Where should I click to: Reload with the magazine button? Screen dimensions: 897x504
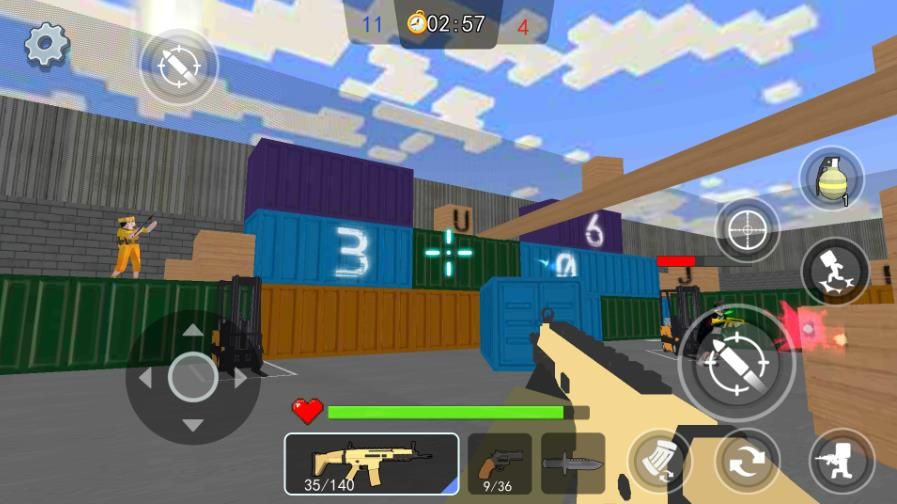[x=659, y=462]
